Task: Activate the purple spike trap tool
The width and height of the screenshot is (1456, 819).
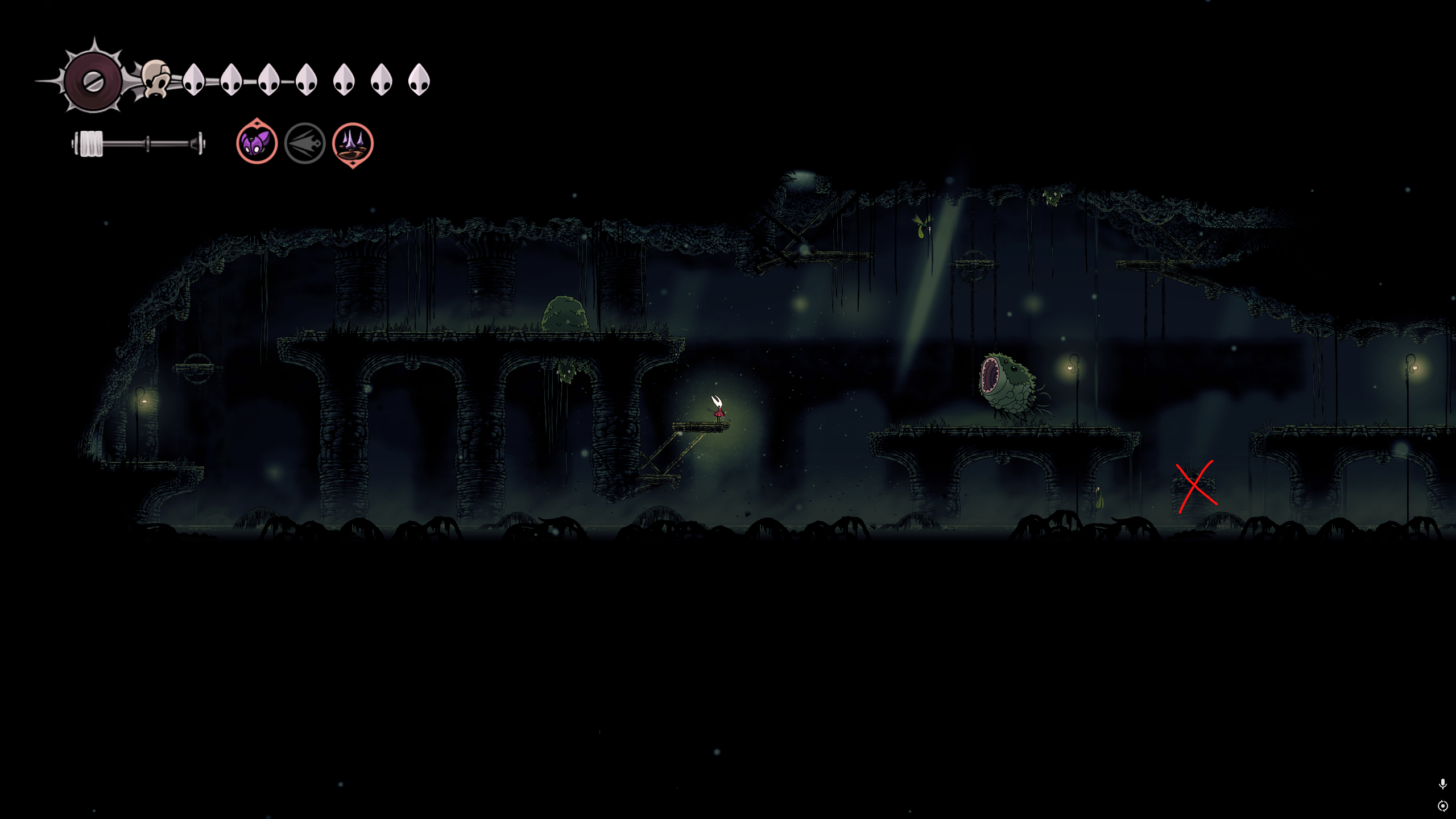Action: point(353,143)
